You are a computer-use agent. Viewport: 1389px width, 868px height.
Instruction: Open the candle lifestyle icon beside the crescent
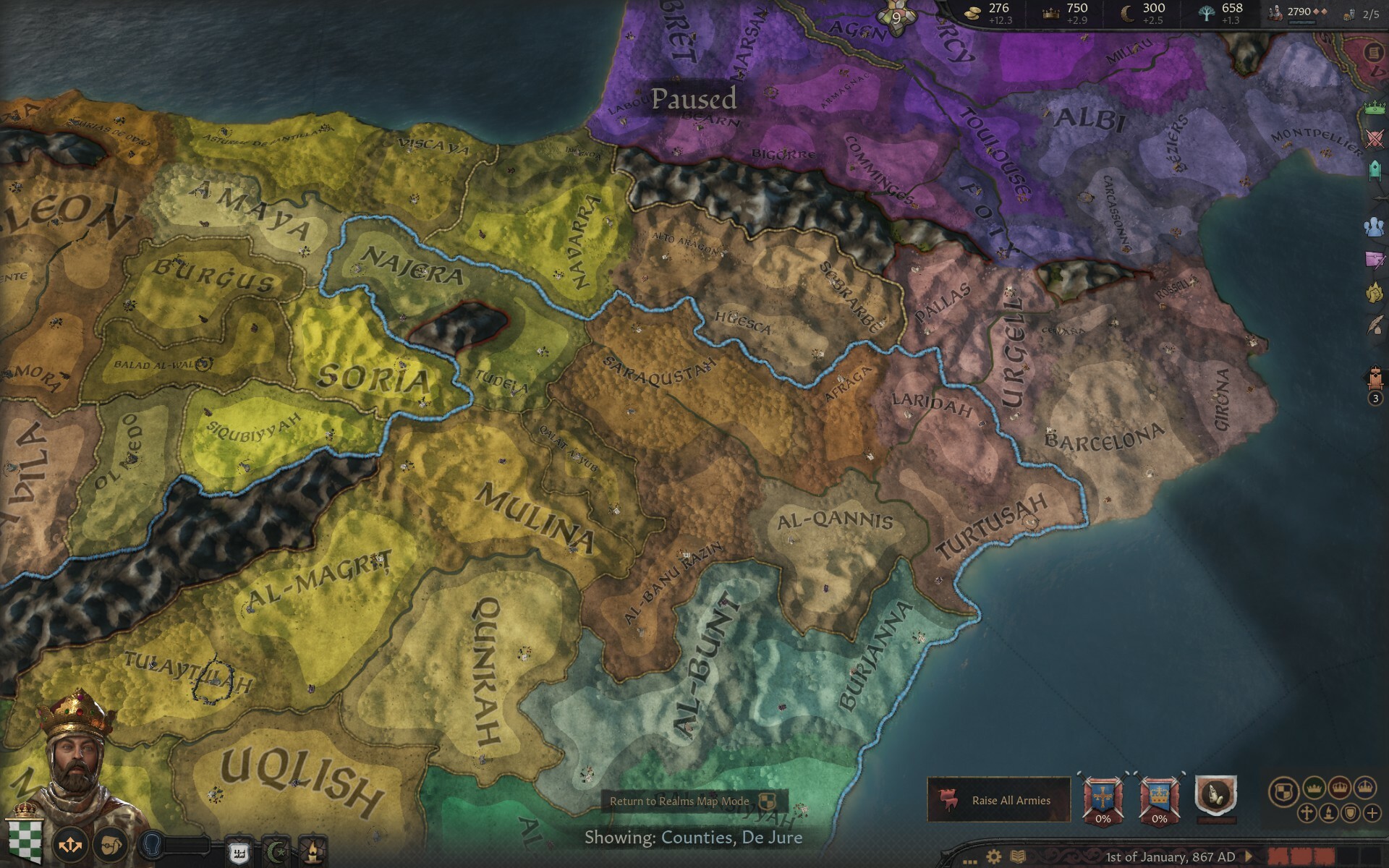[x=313, y=851]
